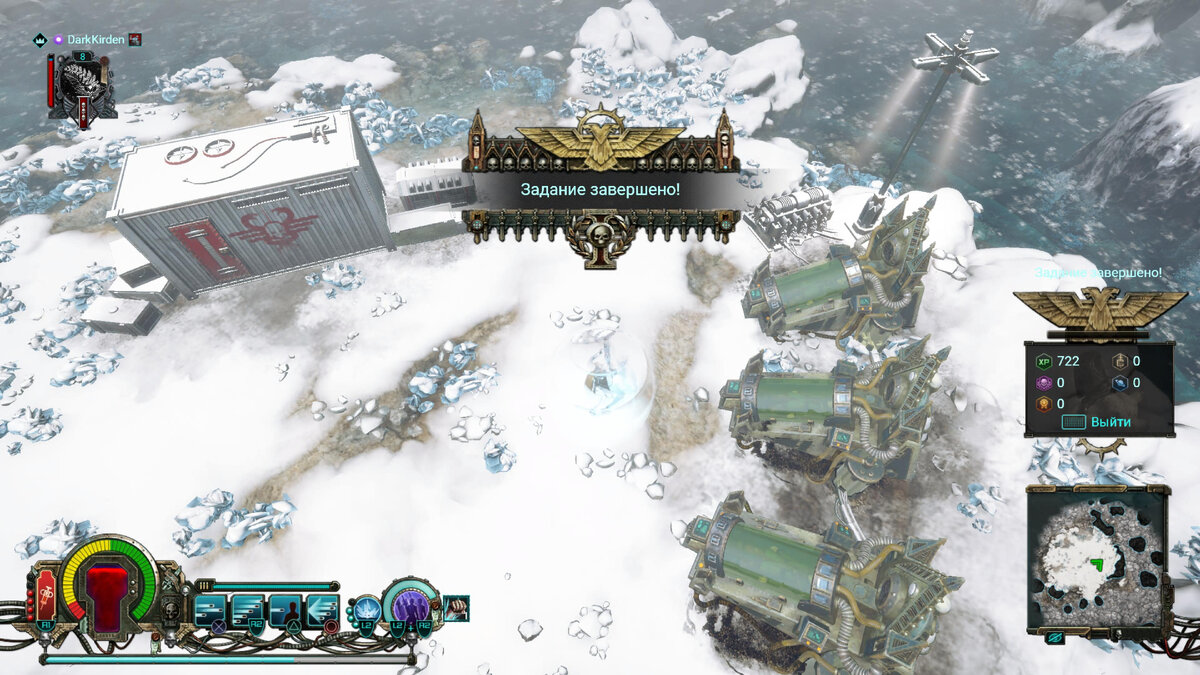Activate the skill icon with the red silhouette
1200x675 pixels.
pyautogui.click(x=285, y=609)
